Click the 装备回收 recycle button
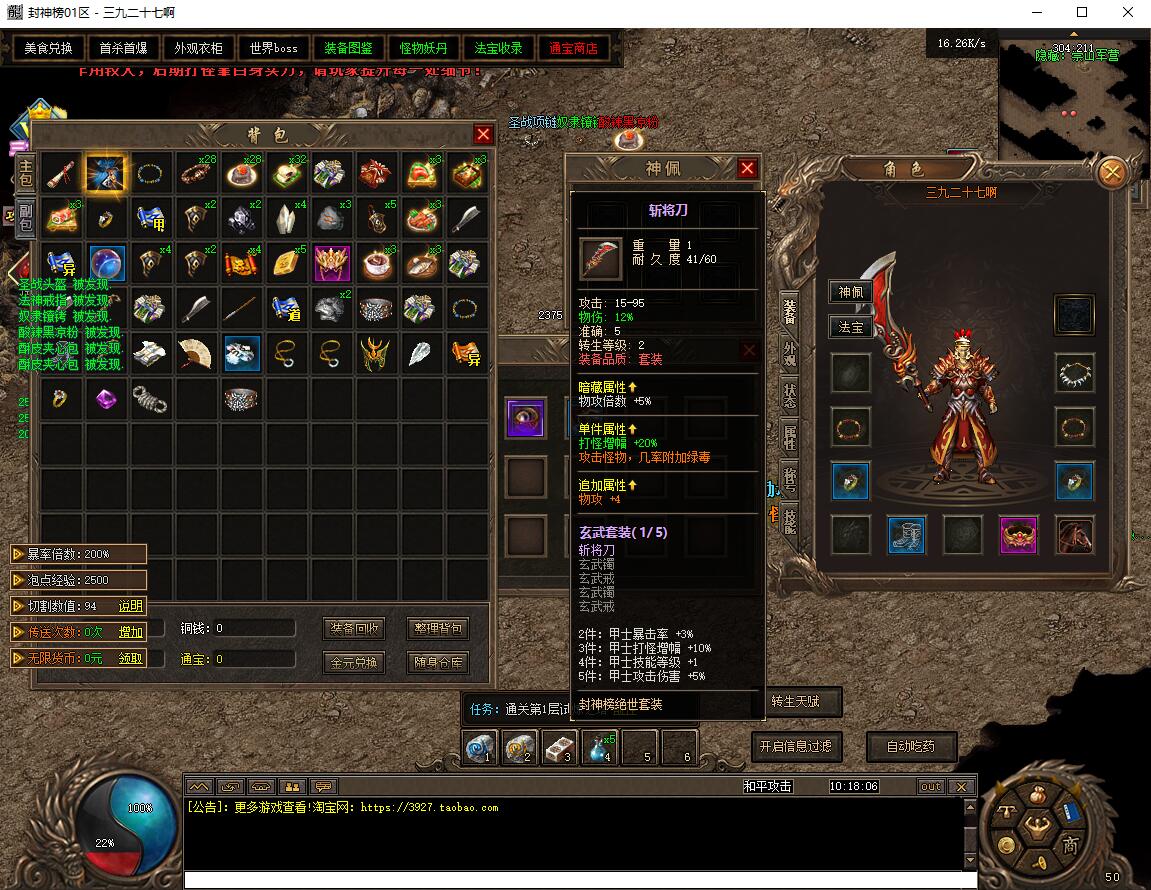Screen dimensions: 1151x890 355,628
